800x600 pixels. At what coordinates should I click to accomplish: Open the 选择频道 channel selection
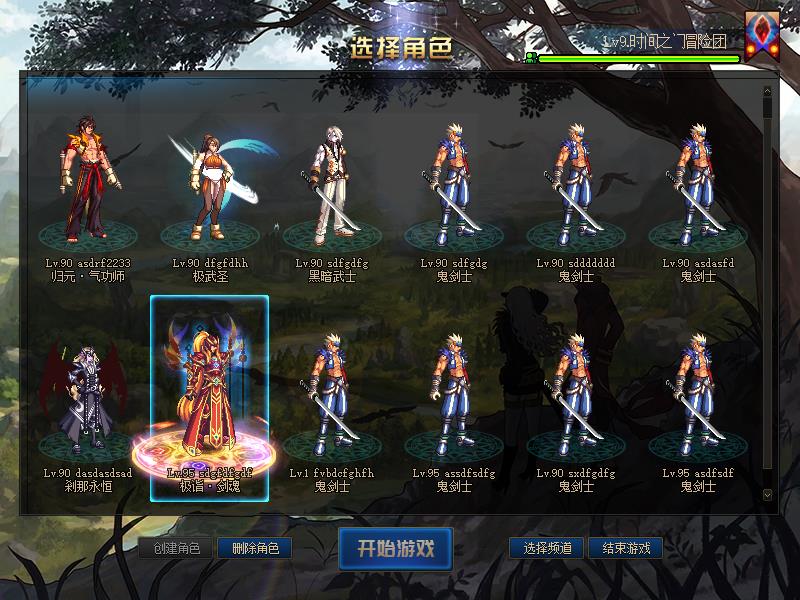click(x=547, y=548)
